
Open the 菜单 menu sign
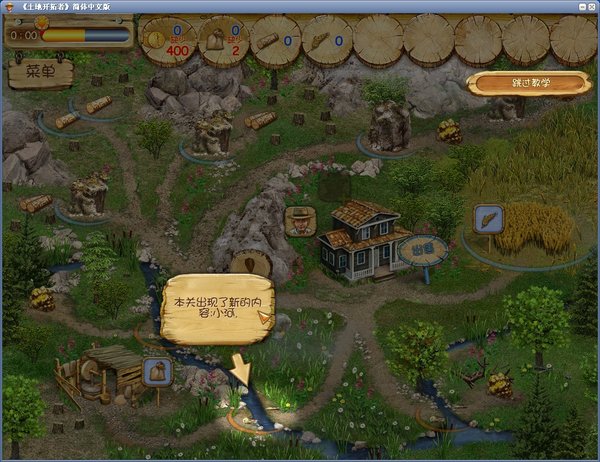click(40, 72)
